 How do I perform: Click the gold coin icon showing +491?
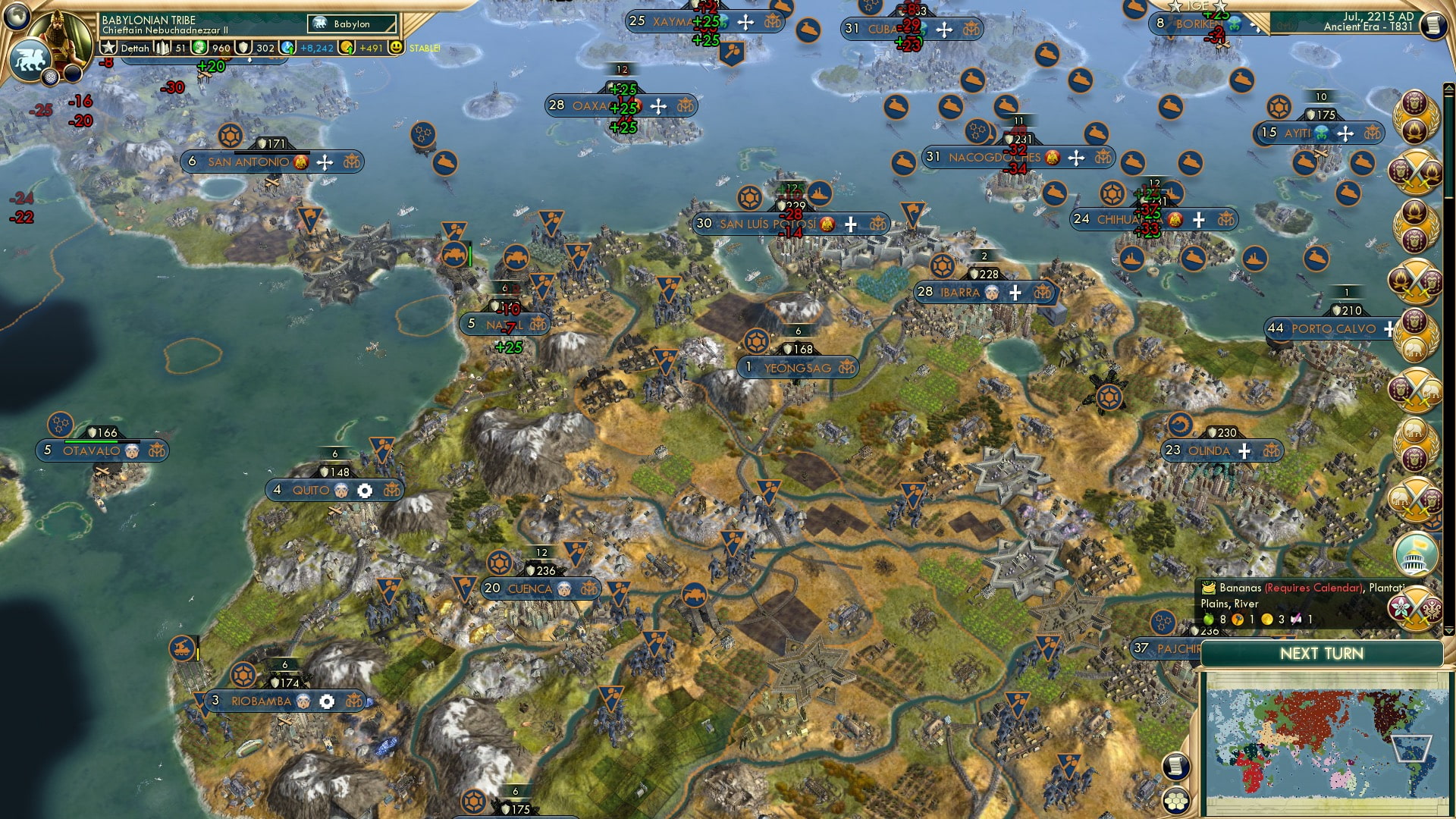[347, 46]
